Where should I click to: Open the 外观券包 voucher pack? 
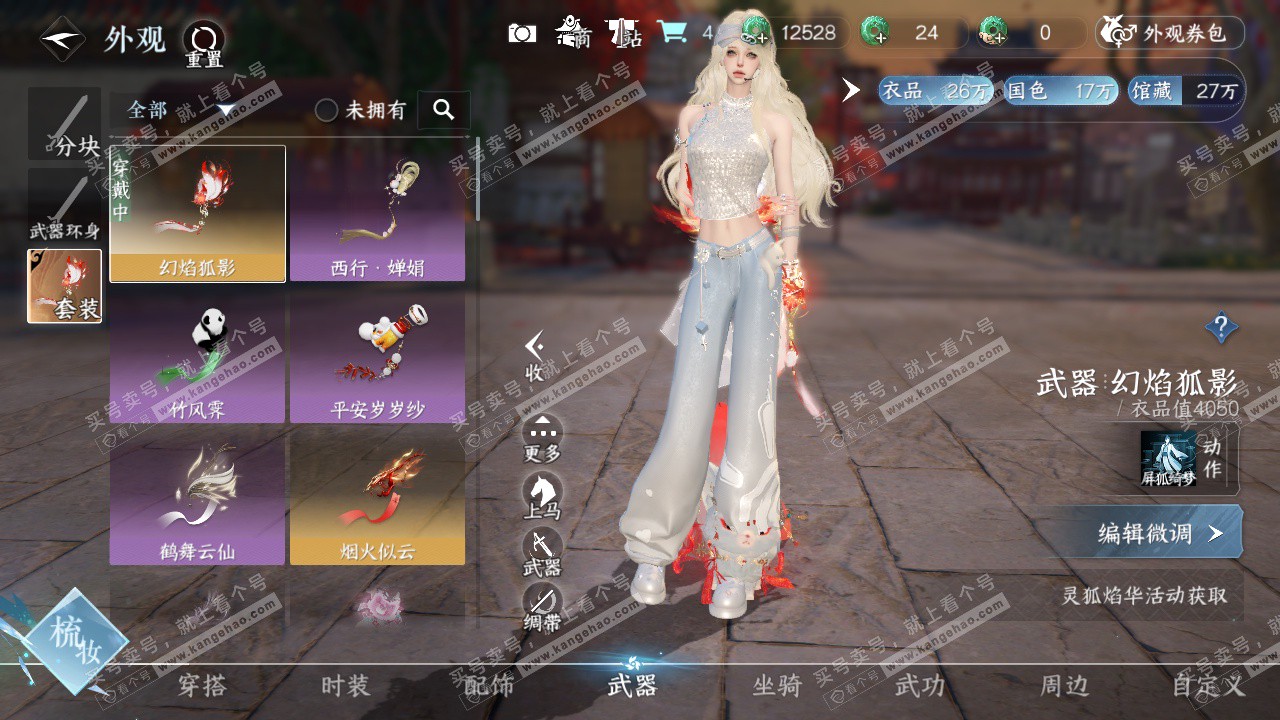pyautogui.click(x=1170, y=33)
